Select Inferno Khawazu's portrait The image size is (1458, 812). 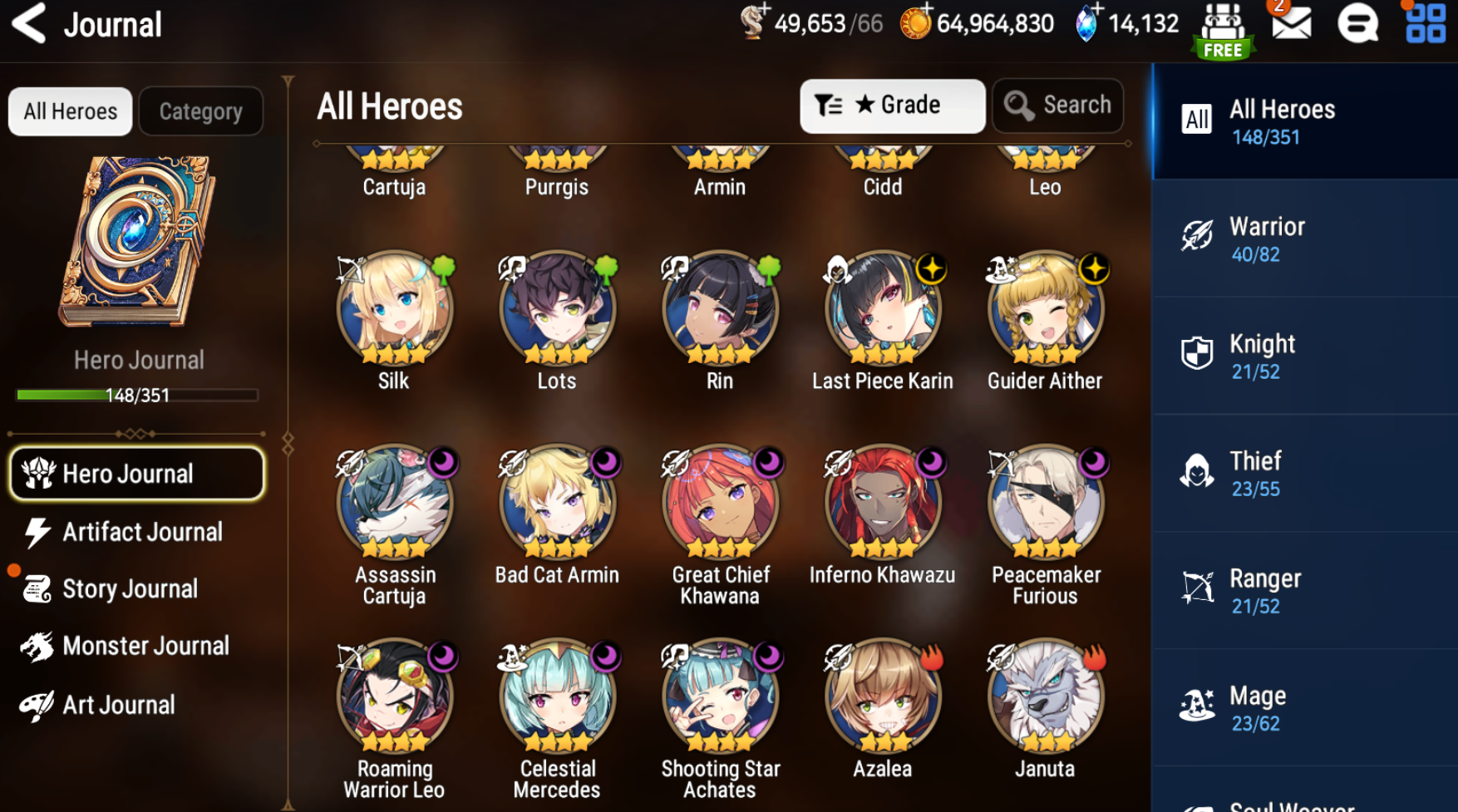(882, 502)
